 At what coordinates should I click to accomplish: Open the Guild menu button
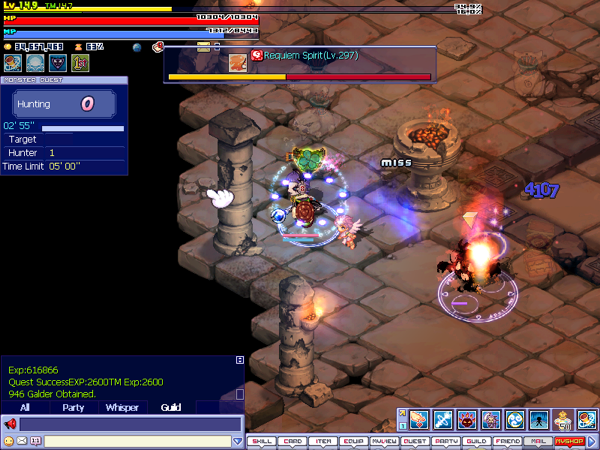[476, 440]
